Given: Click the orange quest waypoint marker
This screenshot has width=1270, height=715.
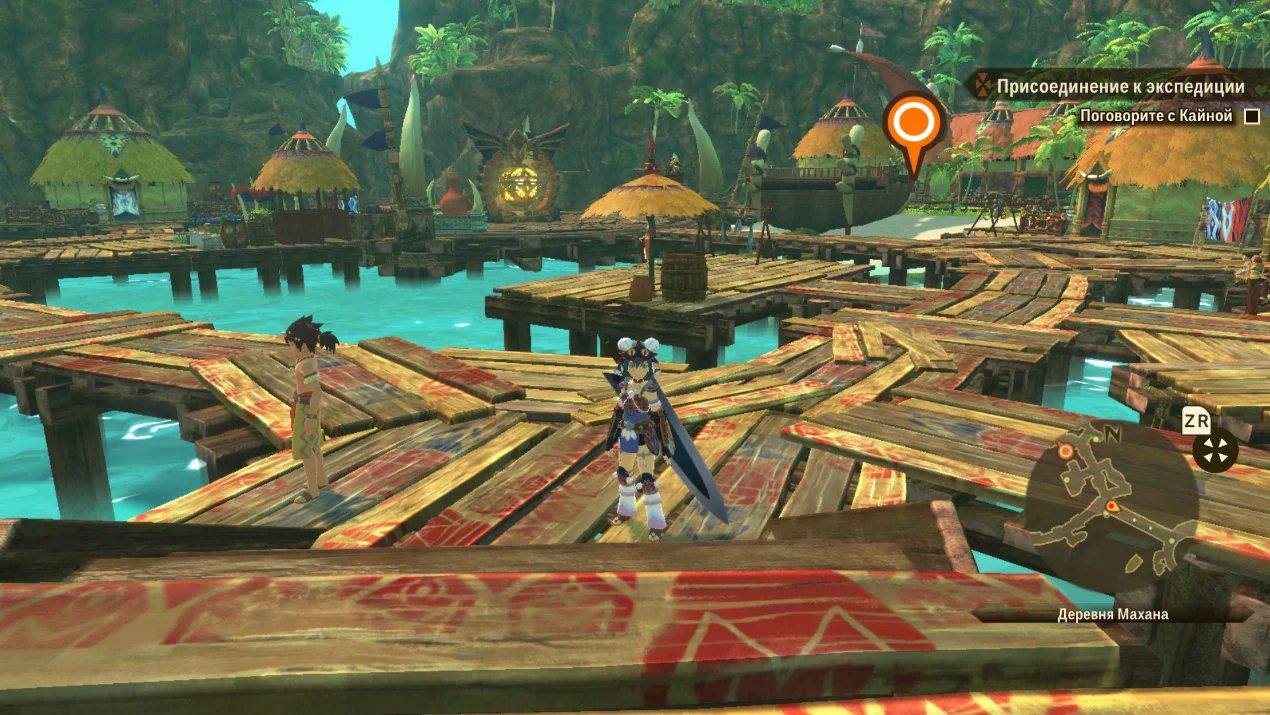Looking at the screenshot, I should (x=914, y=126).
